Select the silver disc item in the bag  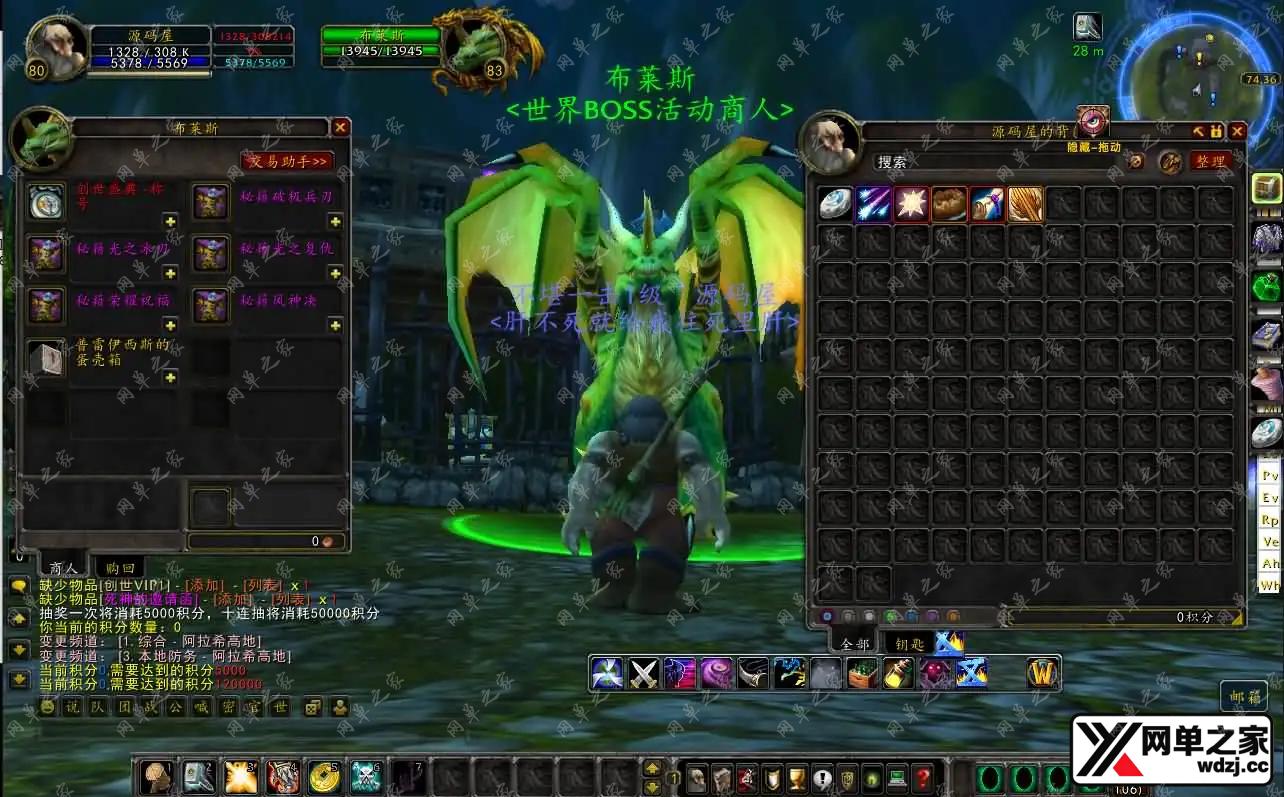tap(835, 204)
